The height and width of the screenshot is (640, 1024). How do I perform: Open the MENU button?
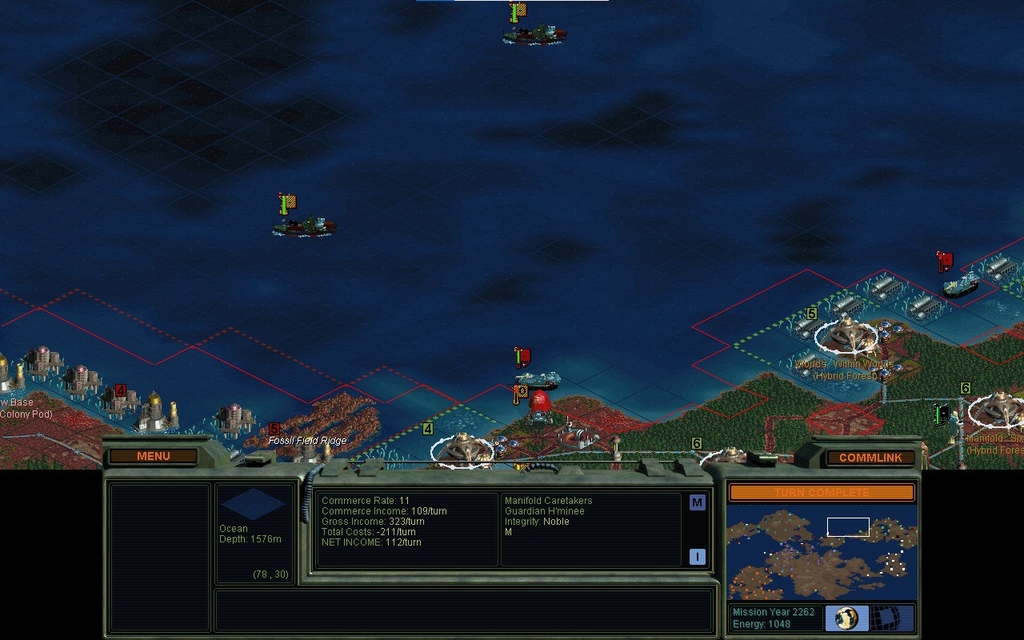pos(153,456)
